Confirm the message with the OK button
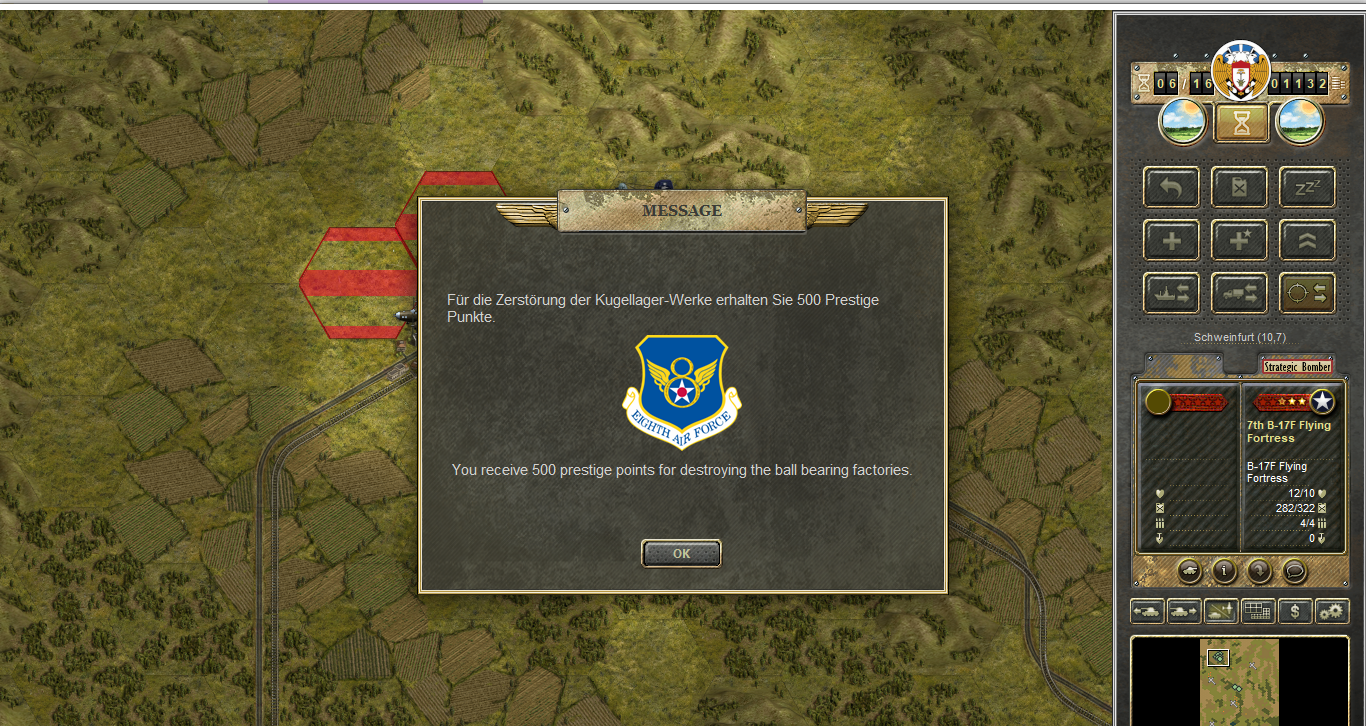This screenshot has width=1366, height=726. (x=681, y=553)
